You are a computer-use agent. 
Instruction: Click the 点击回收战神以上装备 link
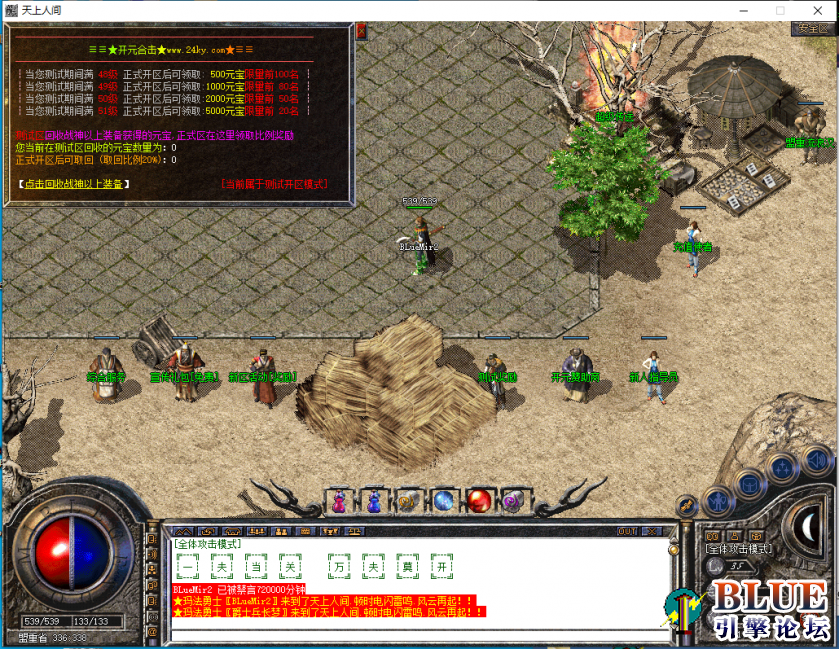[x=75, y=184]
